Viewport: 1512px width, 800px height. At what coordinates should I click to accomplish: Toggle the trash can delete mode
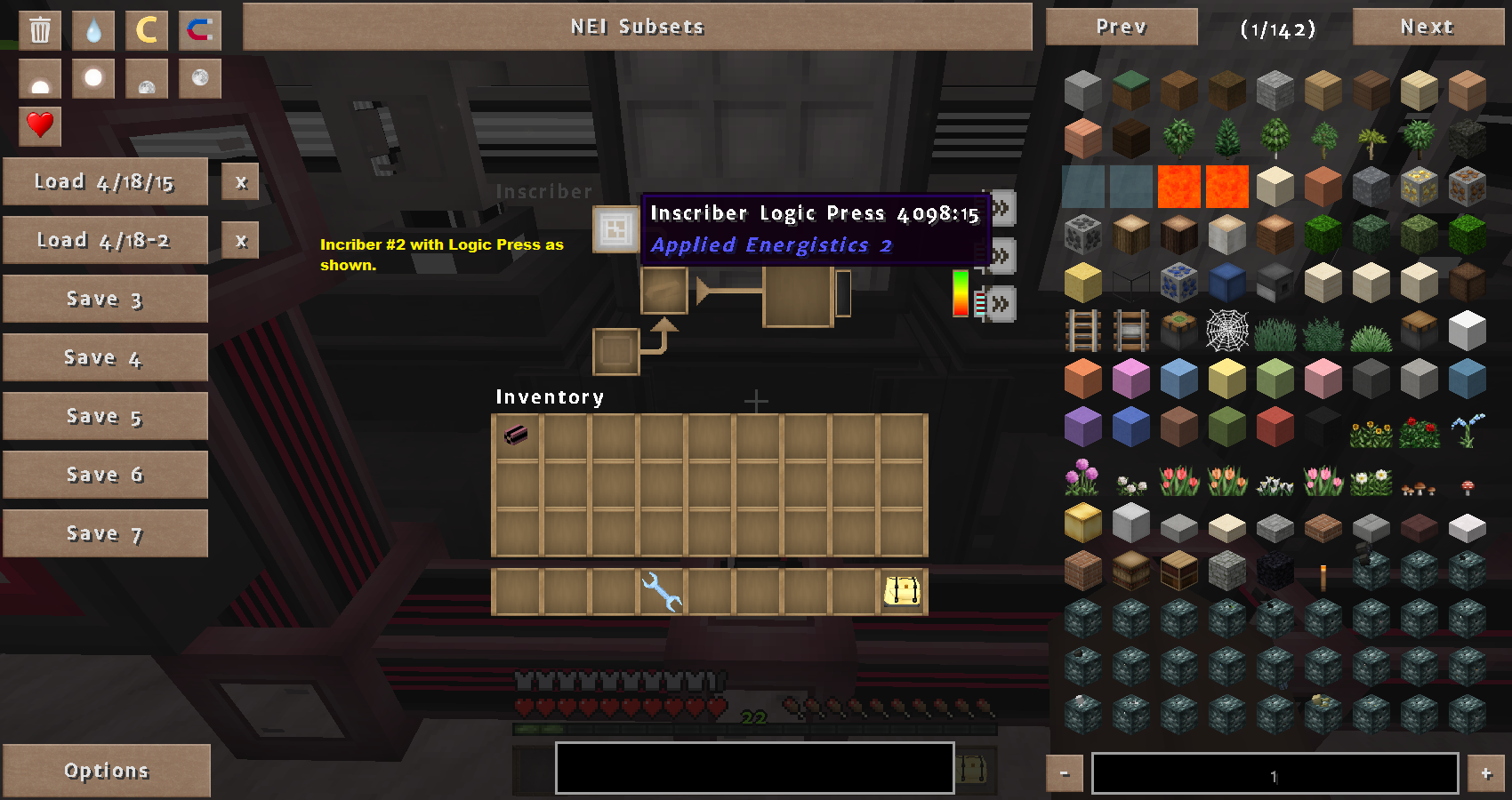[40, 30]
